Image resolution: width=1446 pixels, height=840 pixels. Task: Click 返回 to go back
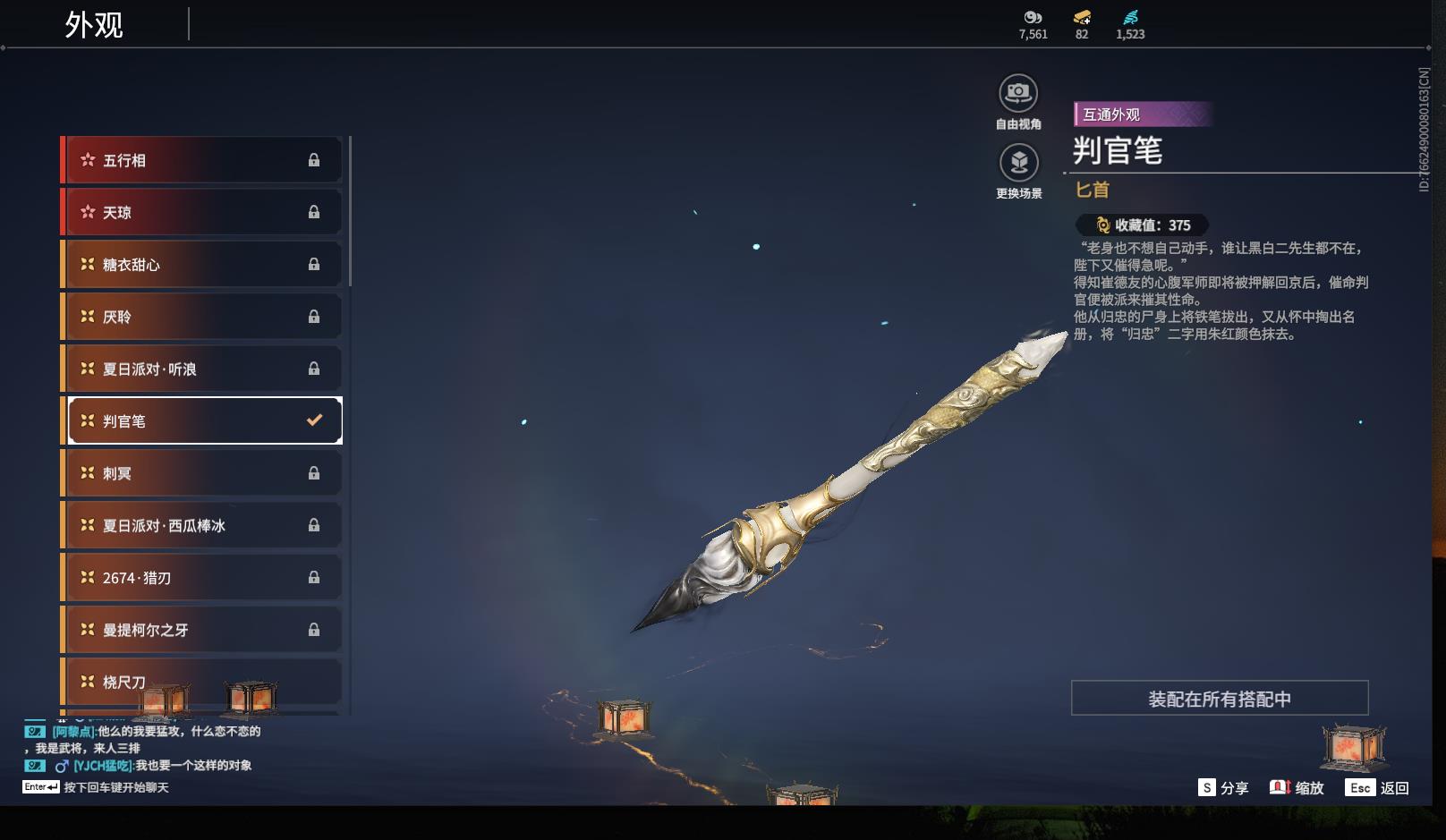[1378, 788]
